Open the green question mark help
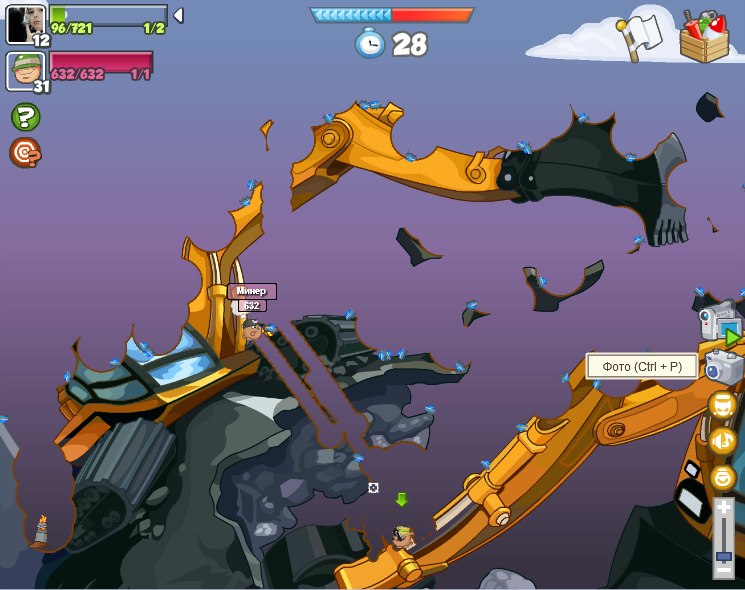This screenshot has height=590, width=745. 25,117
